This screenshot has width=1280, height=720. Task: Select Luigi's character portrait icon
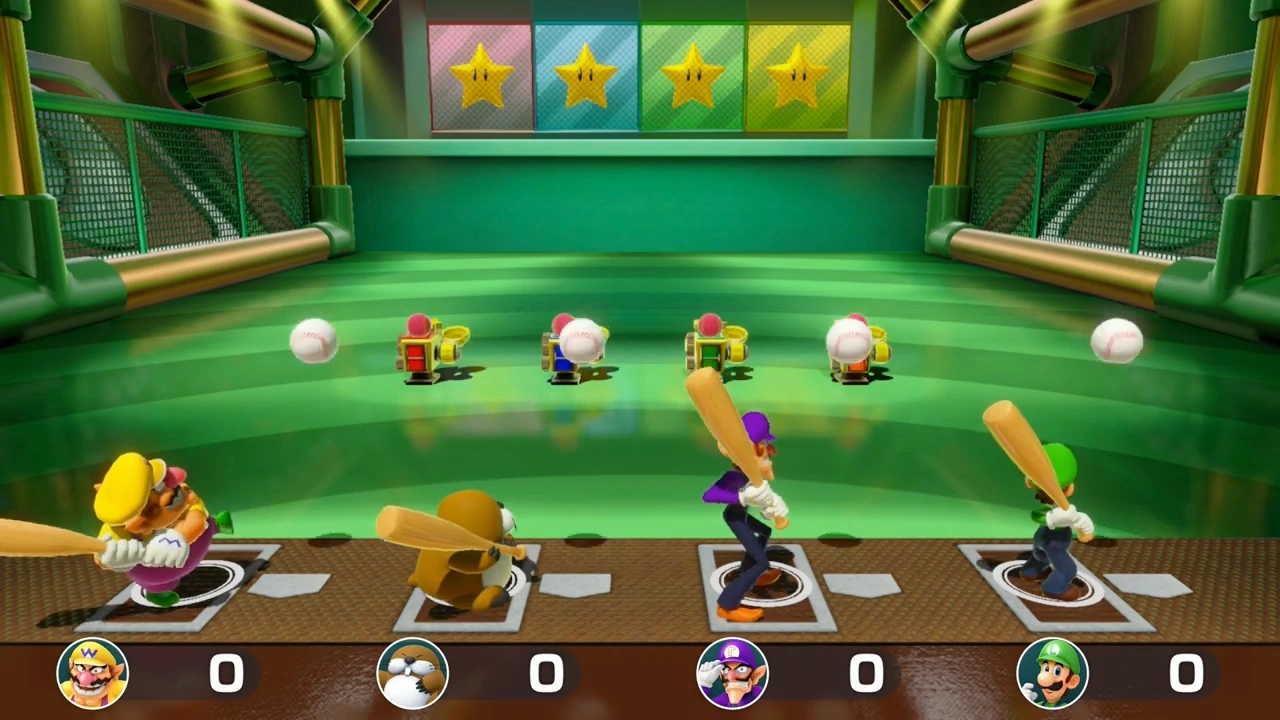[1052, 672]
